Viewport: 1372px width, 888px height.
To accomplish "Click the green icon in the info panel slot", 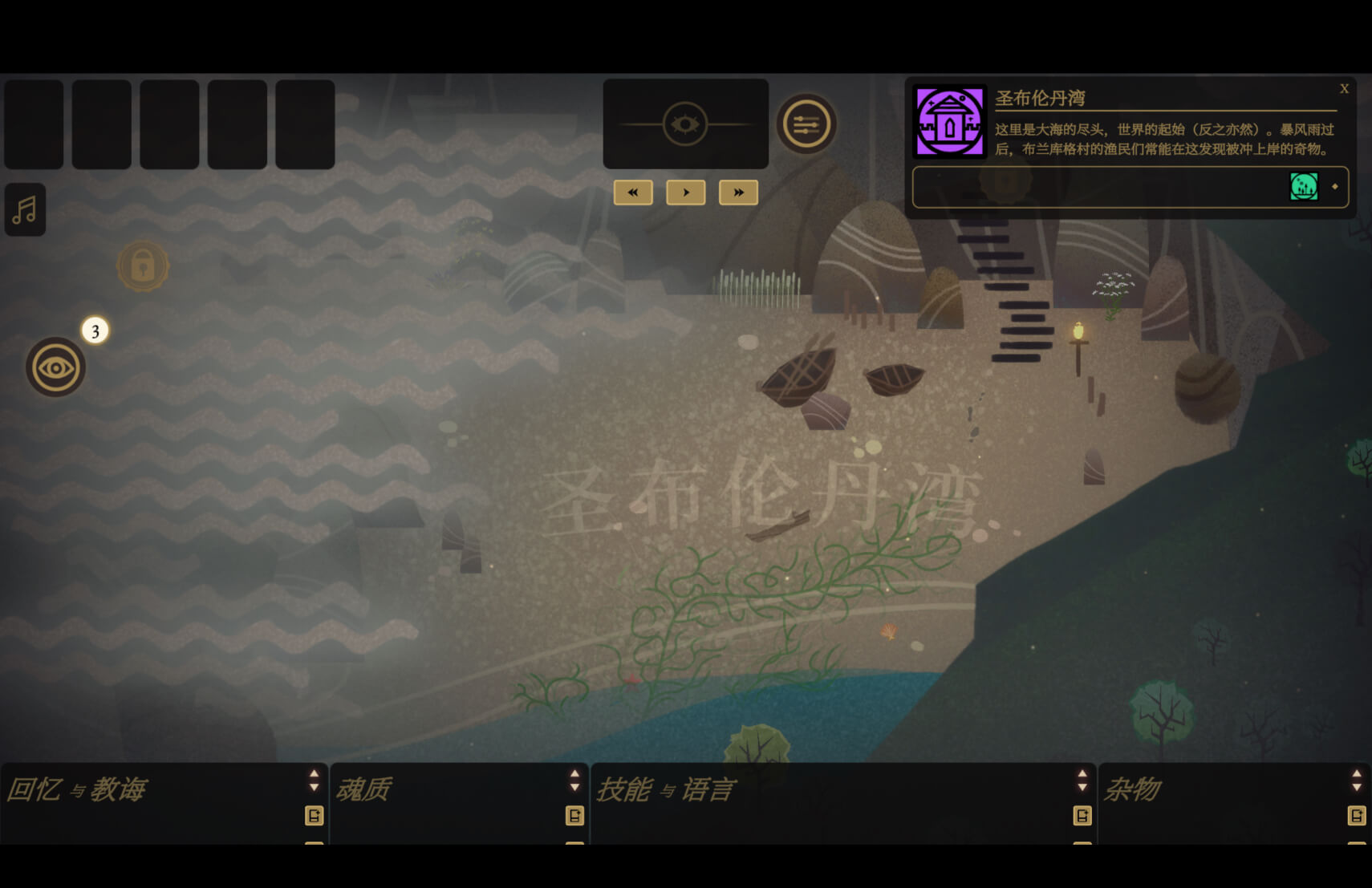I will point(1304,187).
